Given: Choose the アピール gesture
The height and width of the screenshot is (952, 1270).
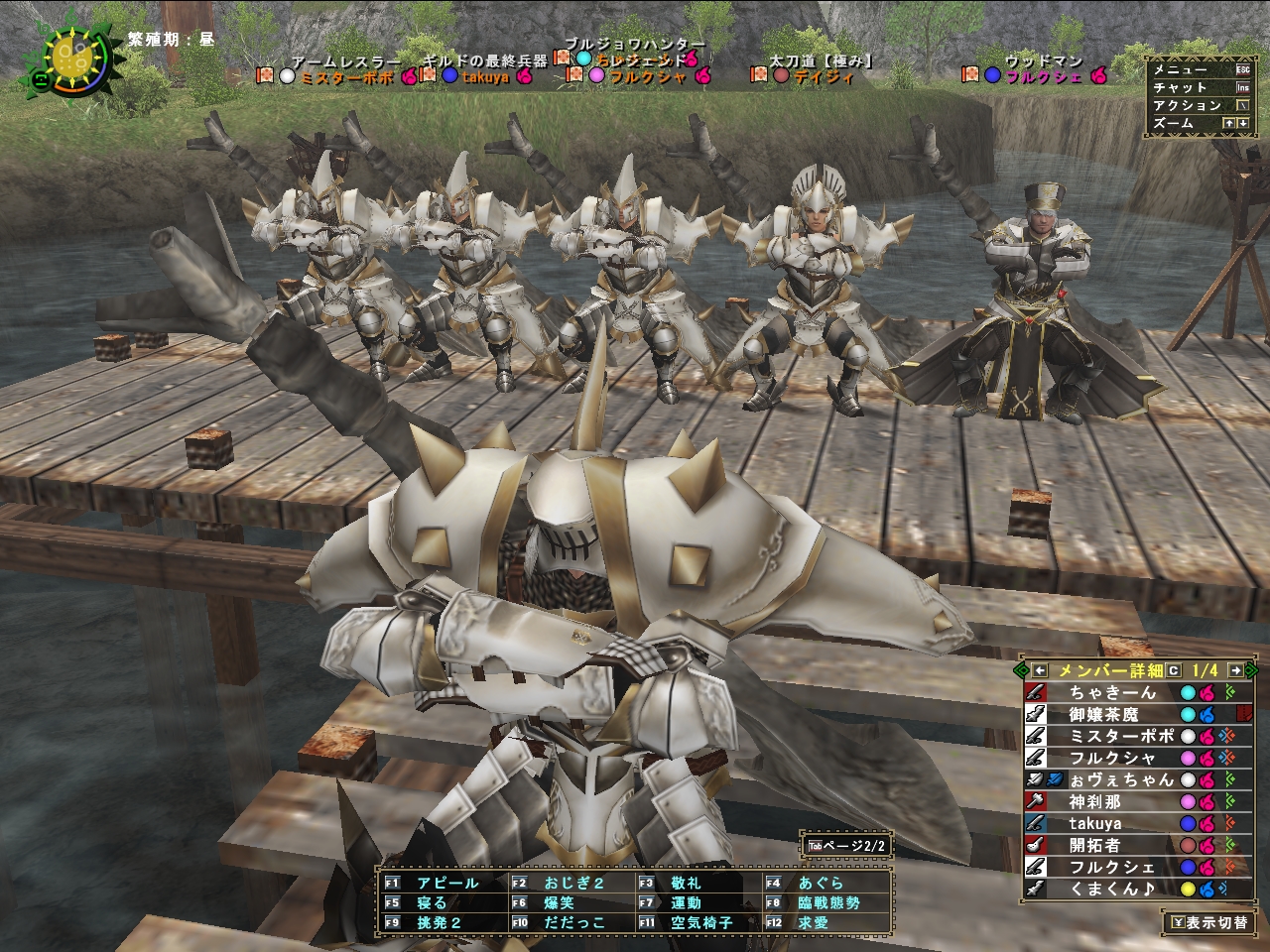Looking at the screenshot, I should (446, 883).
